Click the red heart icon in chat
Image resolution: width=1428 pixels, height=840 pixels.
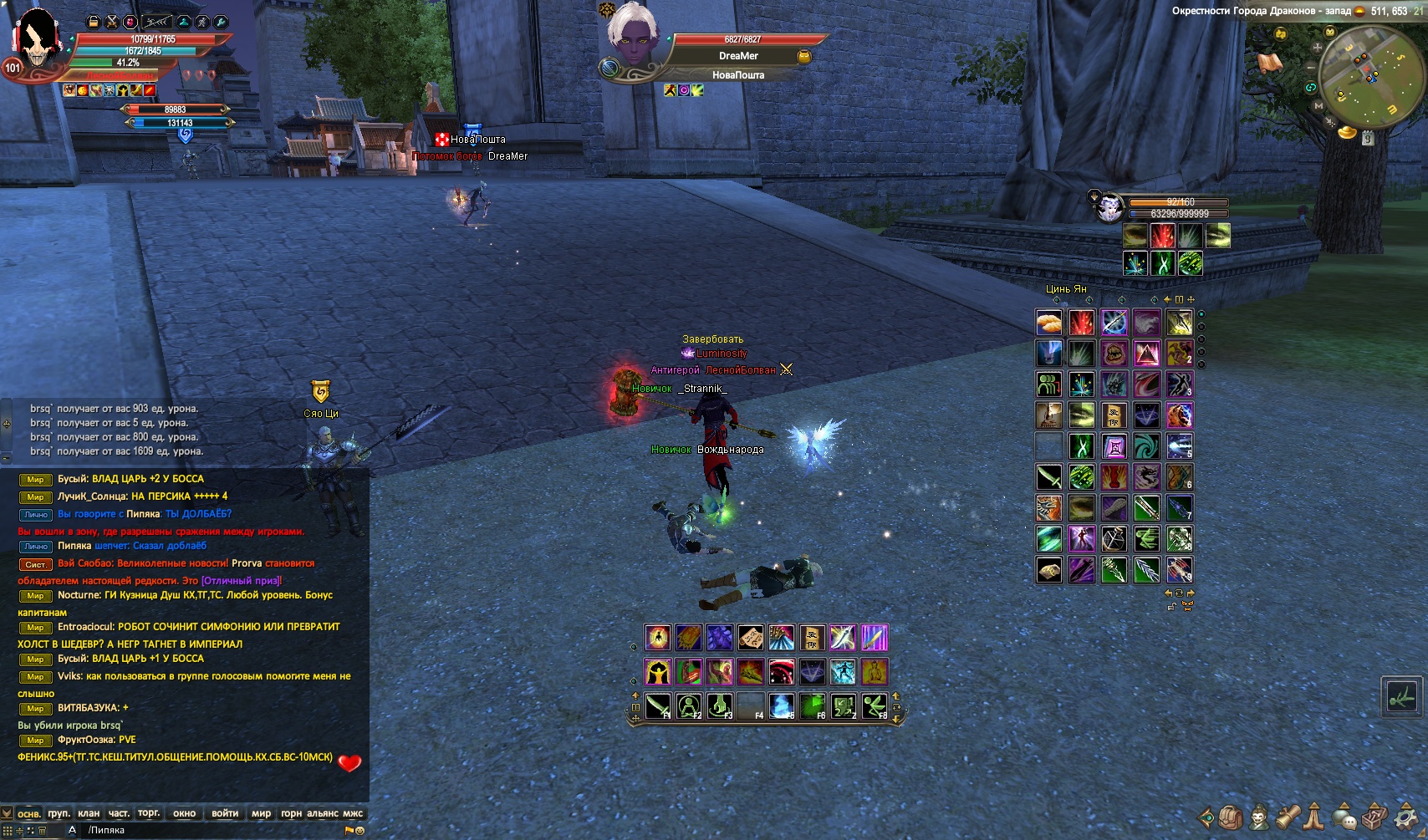coord(349,762)
